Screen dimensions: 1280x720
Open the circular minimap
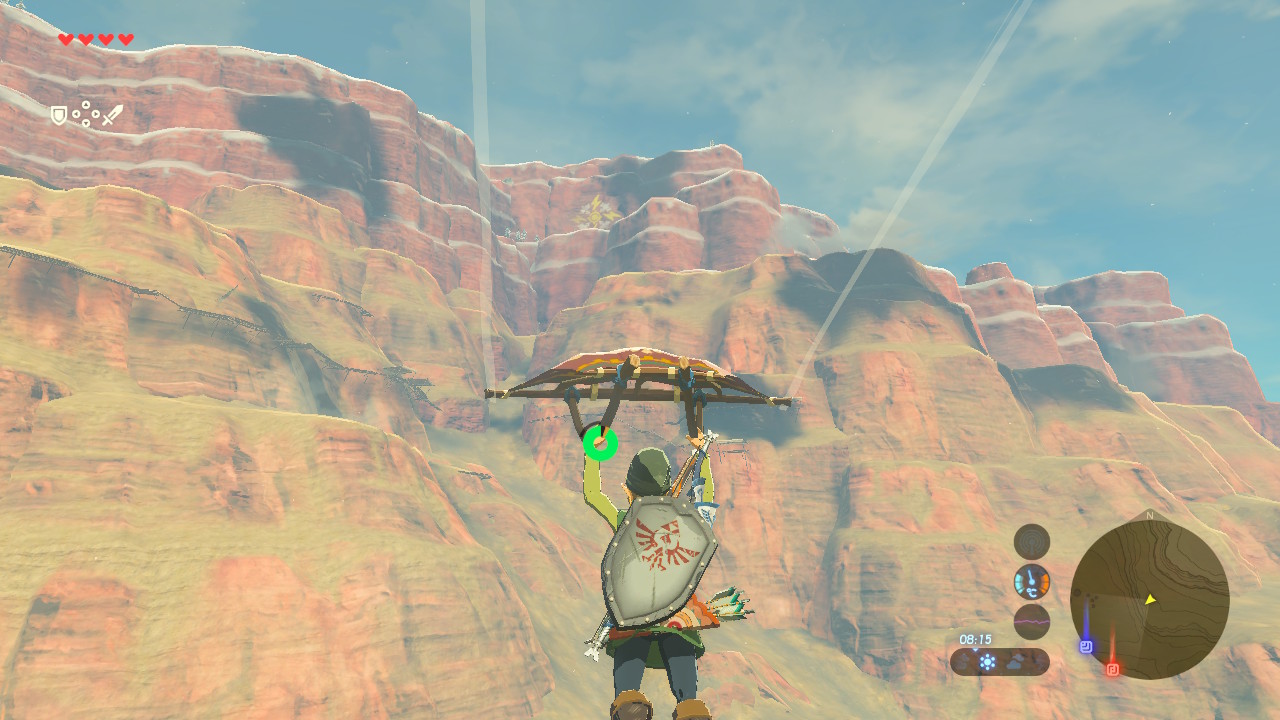point(1149,600)
